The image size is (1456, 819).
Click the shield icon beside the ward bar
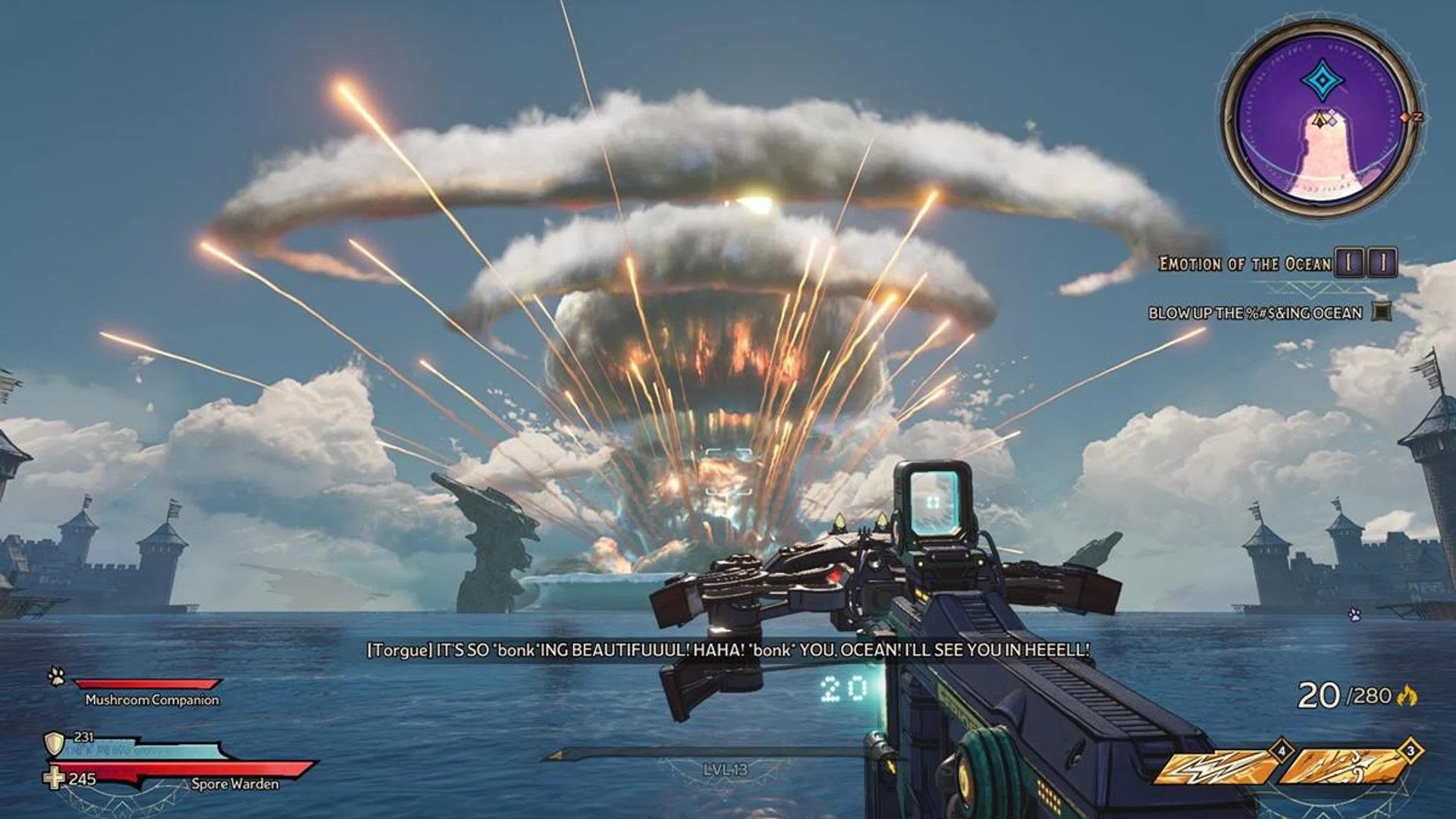54,743
